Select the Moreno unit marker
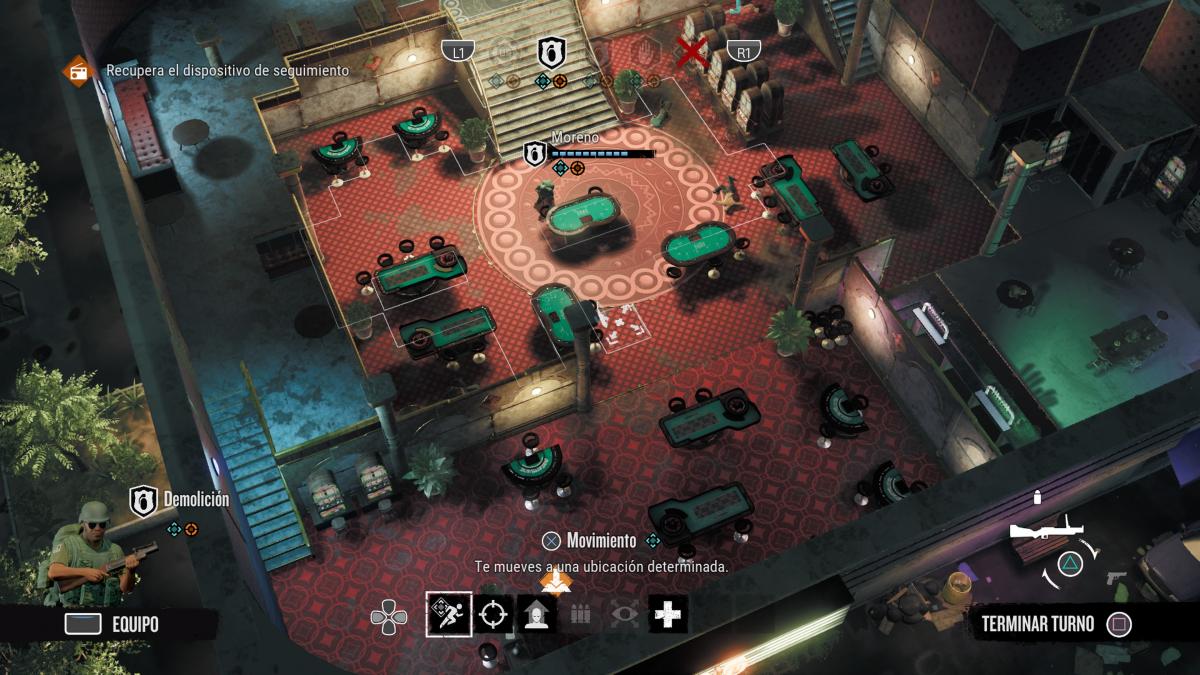Screen dimensions: 1200x675 pos(536,153)
